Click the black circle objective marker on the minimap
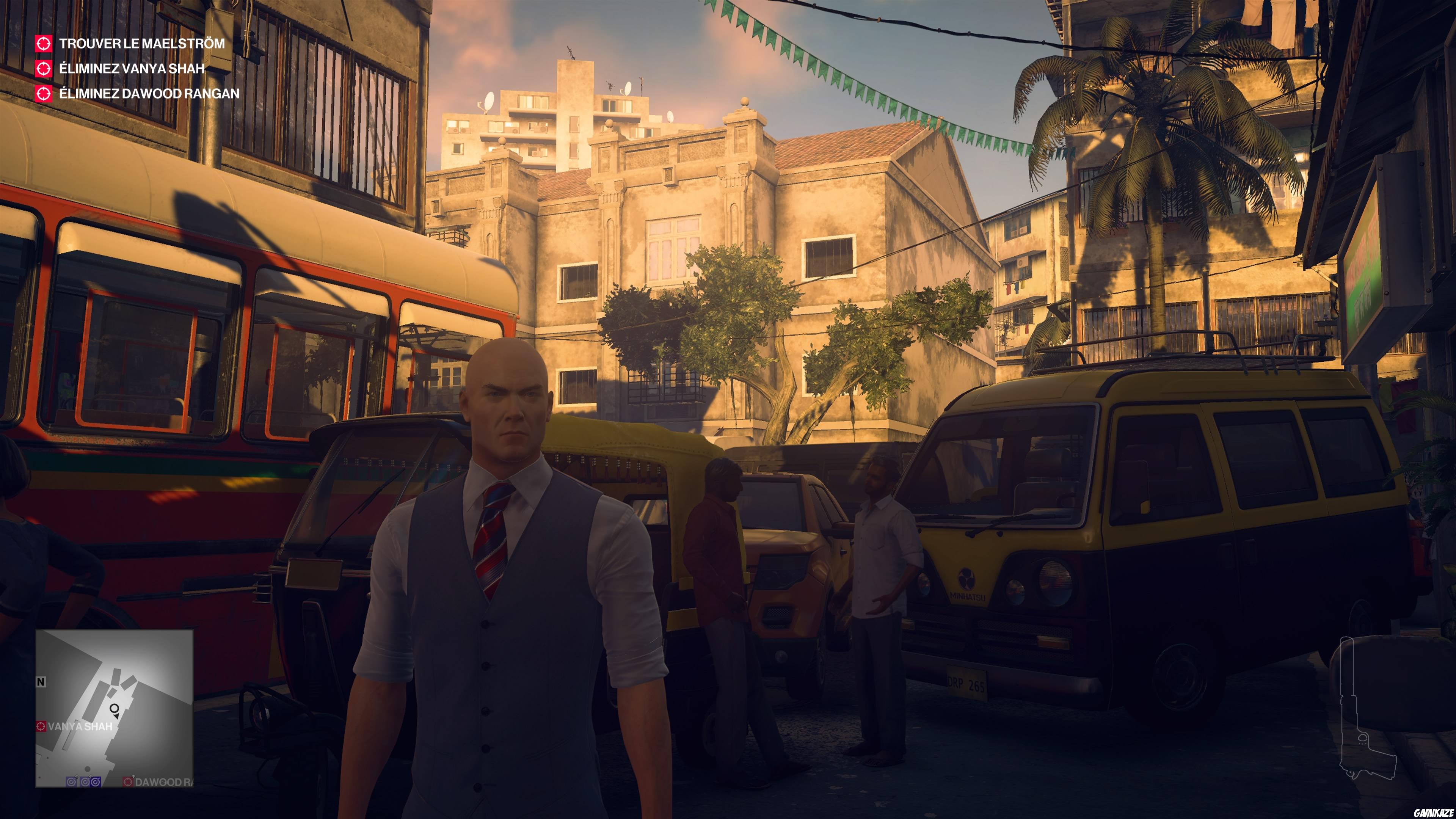Viewport: 1456px width, 819px height. click(x=115, y=708)
